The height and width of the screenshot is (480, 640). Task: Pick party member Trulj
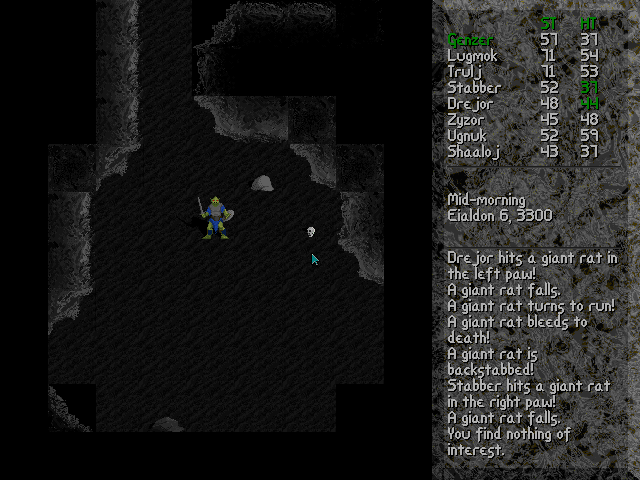tap(465, 72)
